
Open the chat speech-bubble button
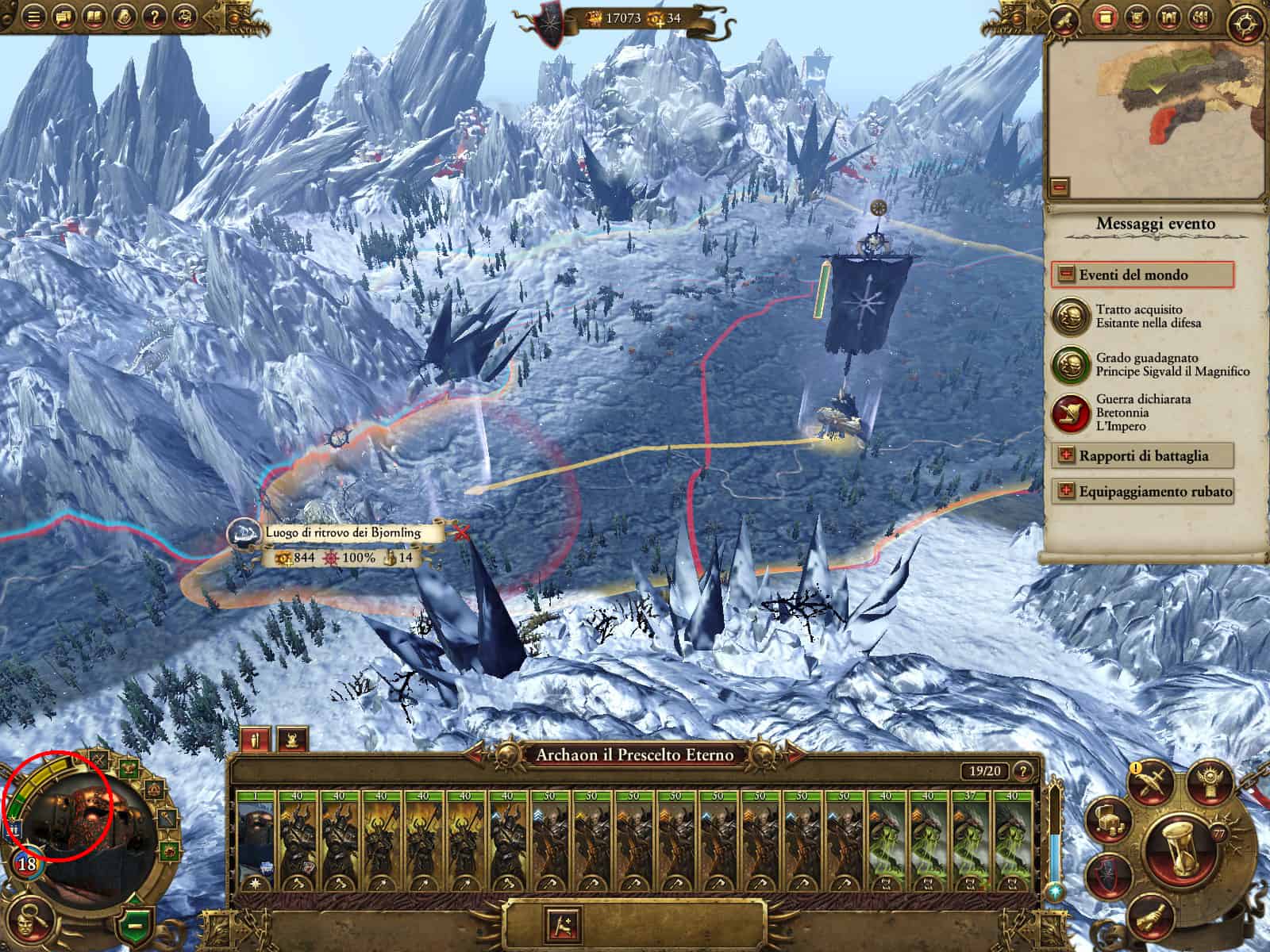tap(63, 17)
